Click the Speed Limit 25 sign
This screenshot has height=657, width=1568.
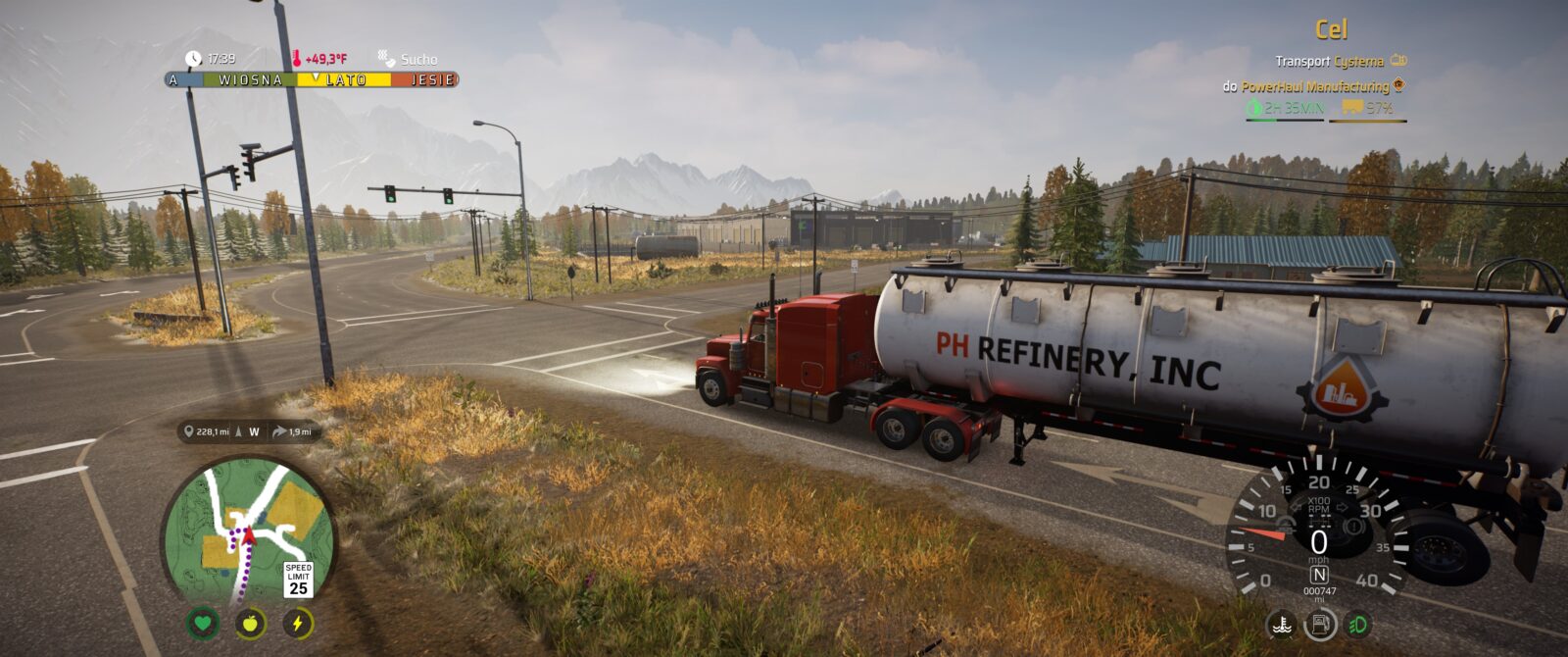(298, 581)
